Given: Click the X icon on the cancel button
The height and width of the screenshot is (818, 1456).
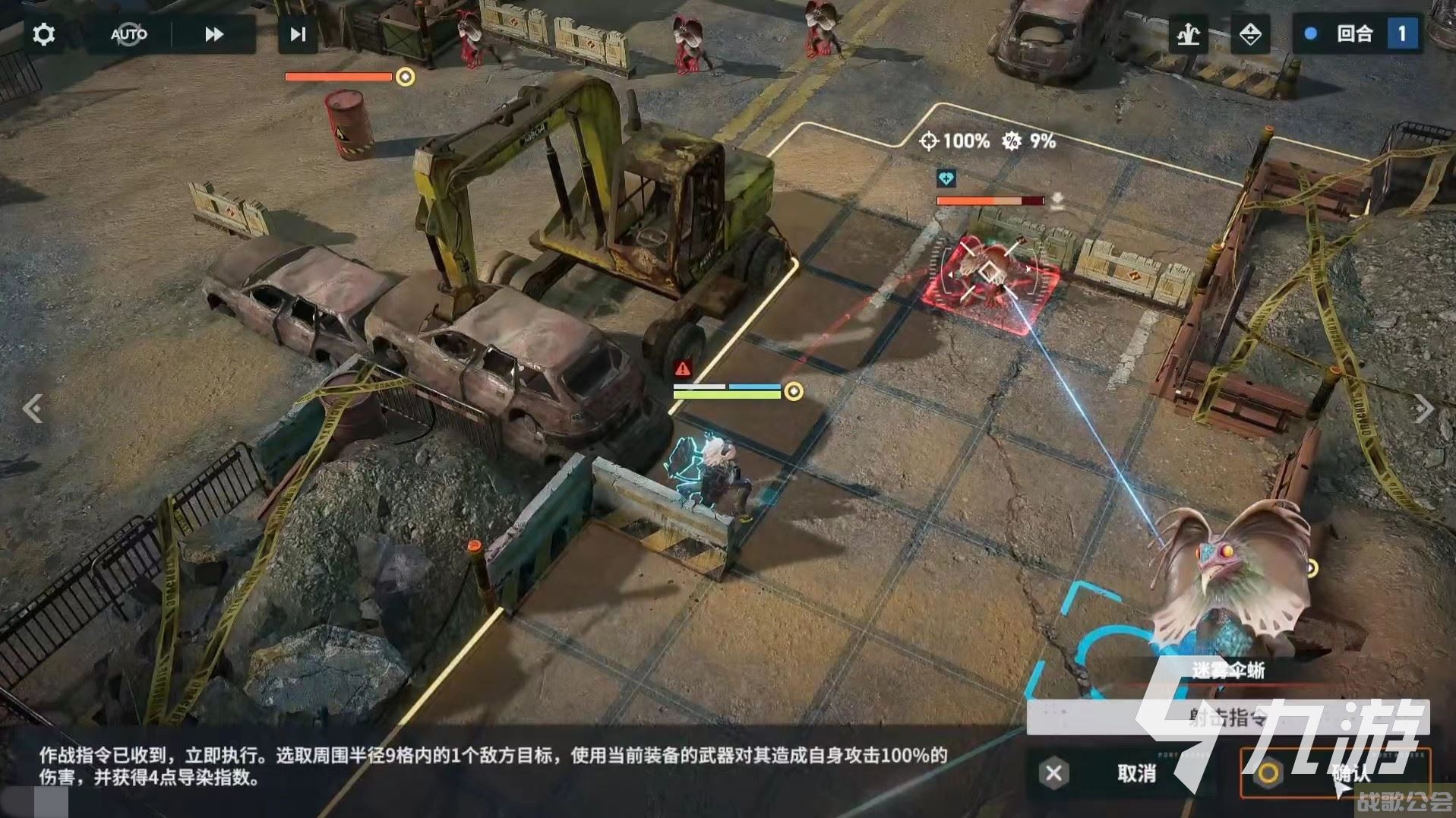Looking at the screenshot, I should tap(1052, 774).
